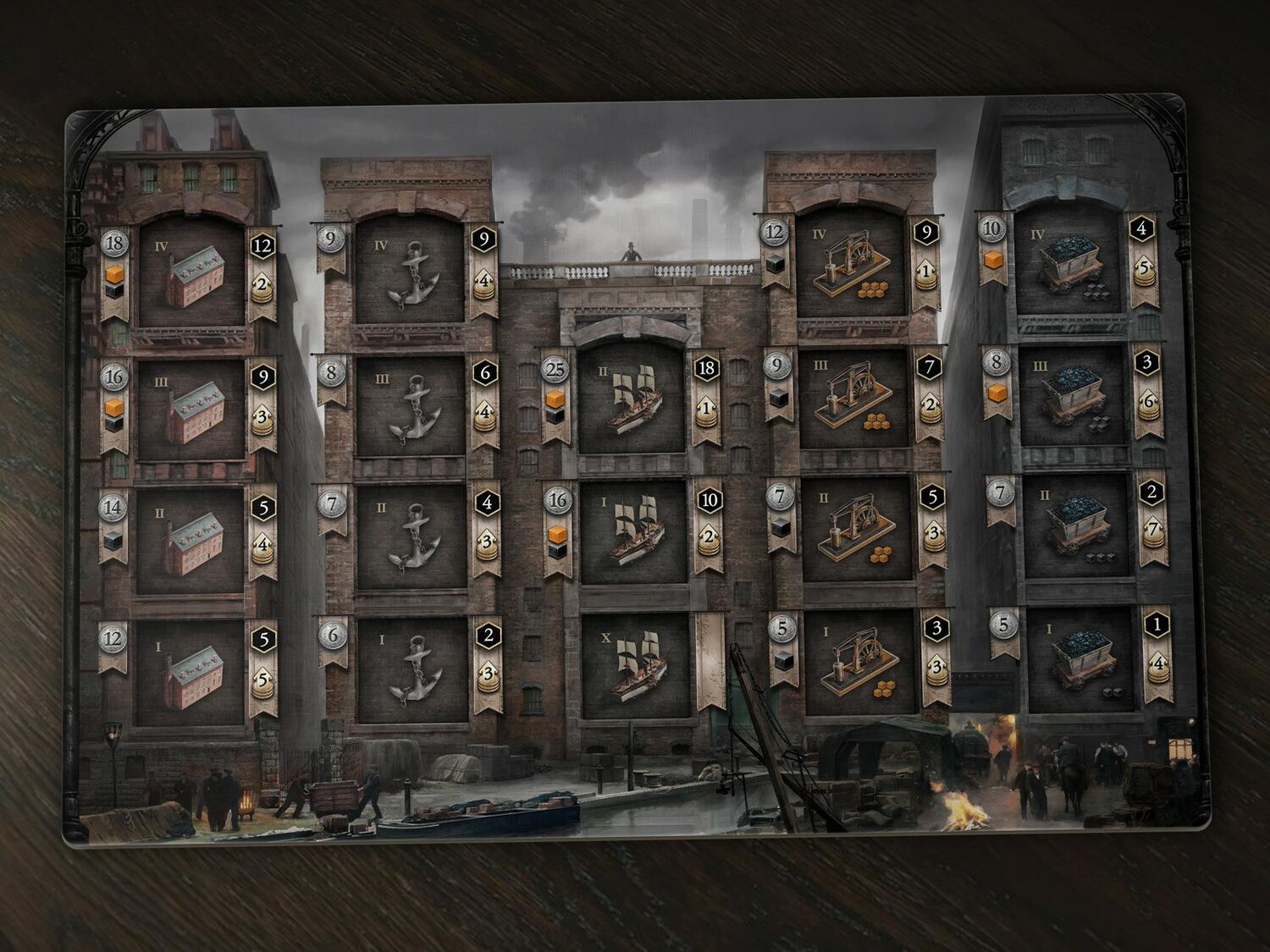The height and width of the screenshot is (952, 1270).
Task: Pick the level II coal mine tile
Action: click(x=1075, y=526)
